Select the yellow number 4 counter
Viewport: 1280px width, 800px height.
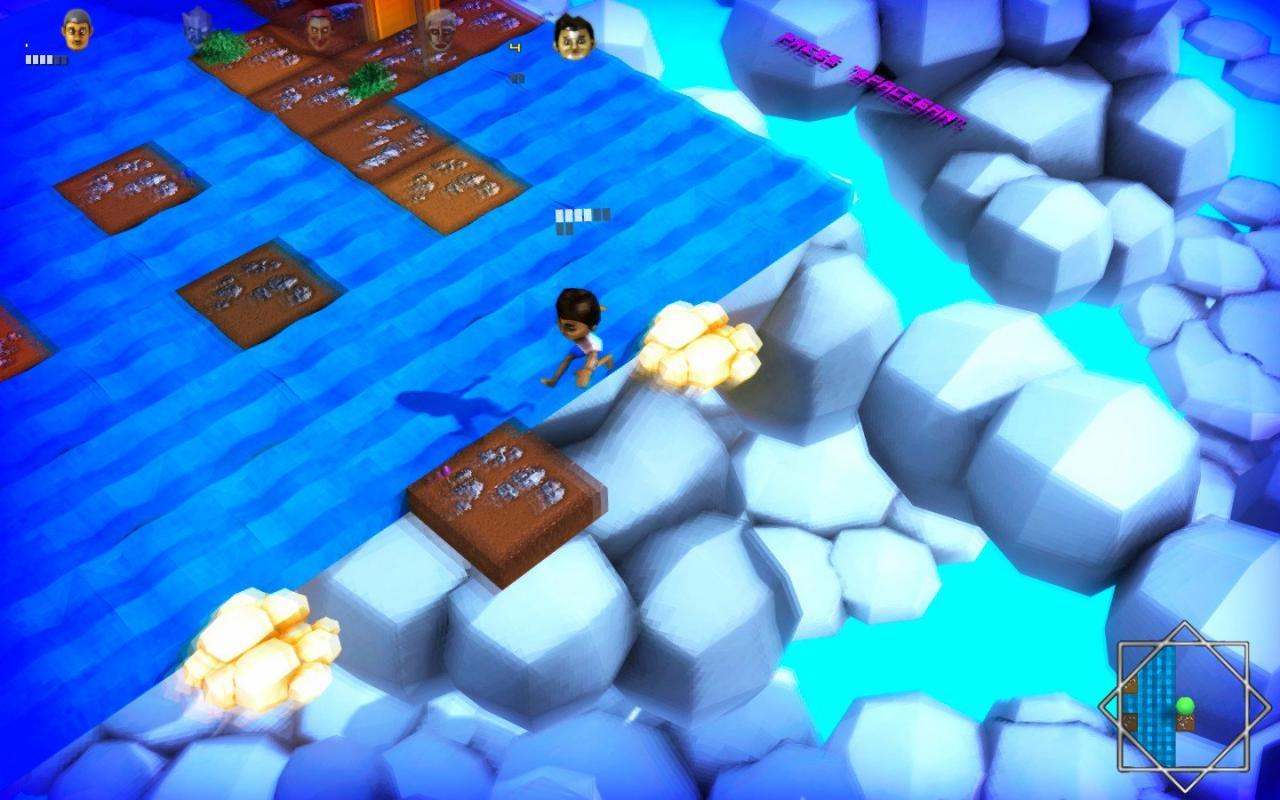(x=516, y=48)
